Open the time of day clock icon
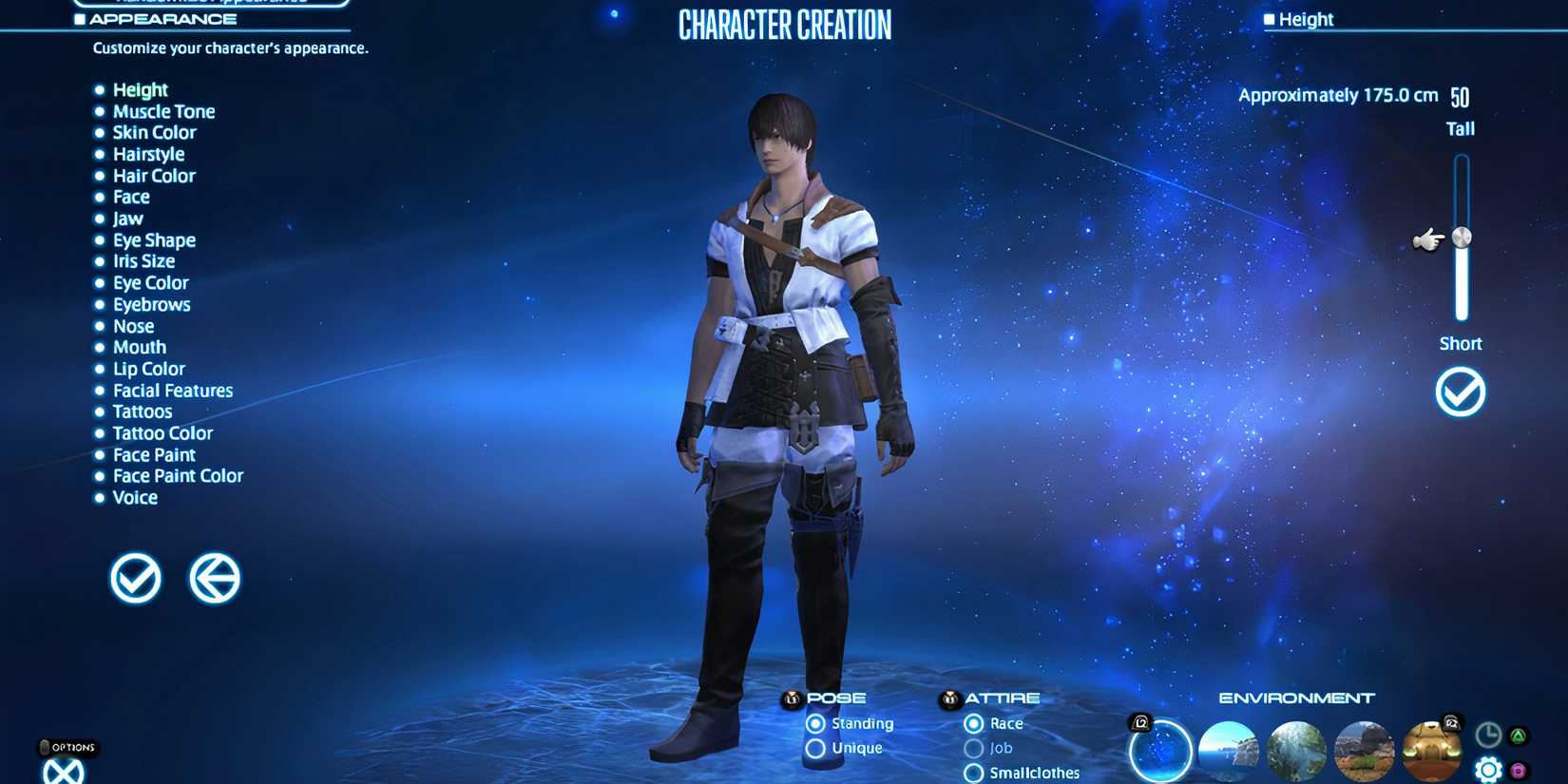The image size is (1568, 784). (x=1487, y=735)
